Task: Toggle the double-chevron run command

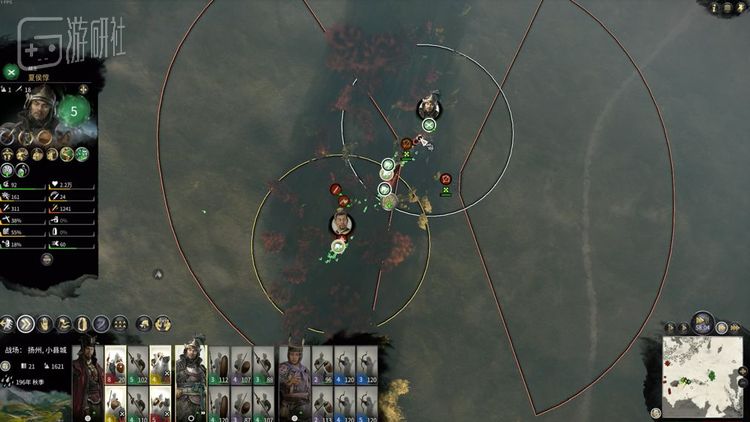Action: (26, 323)
